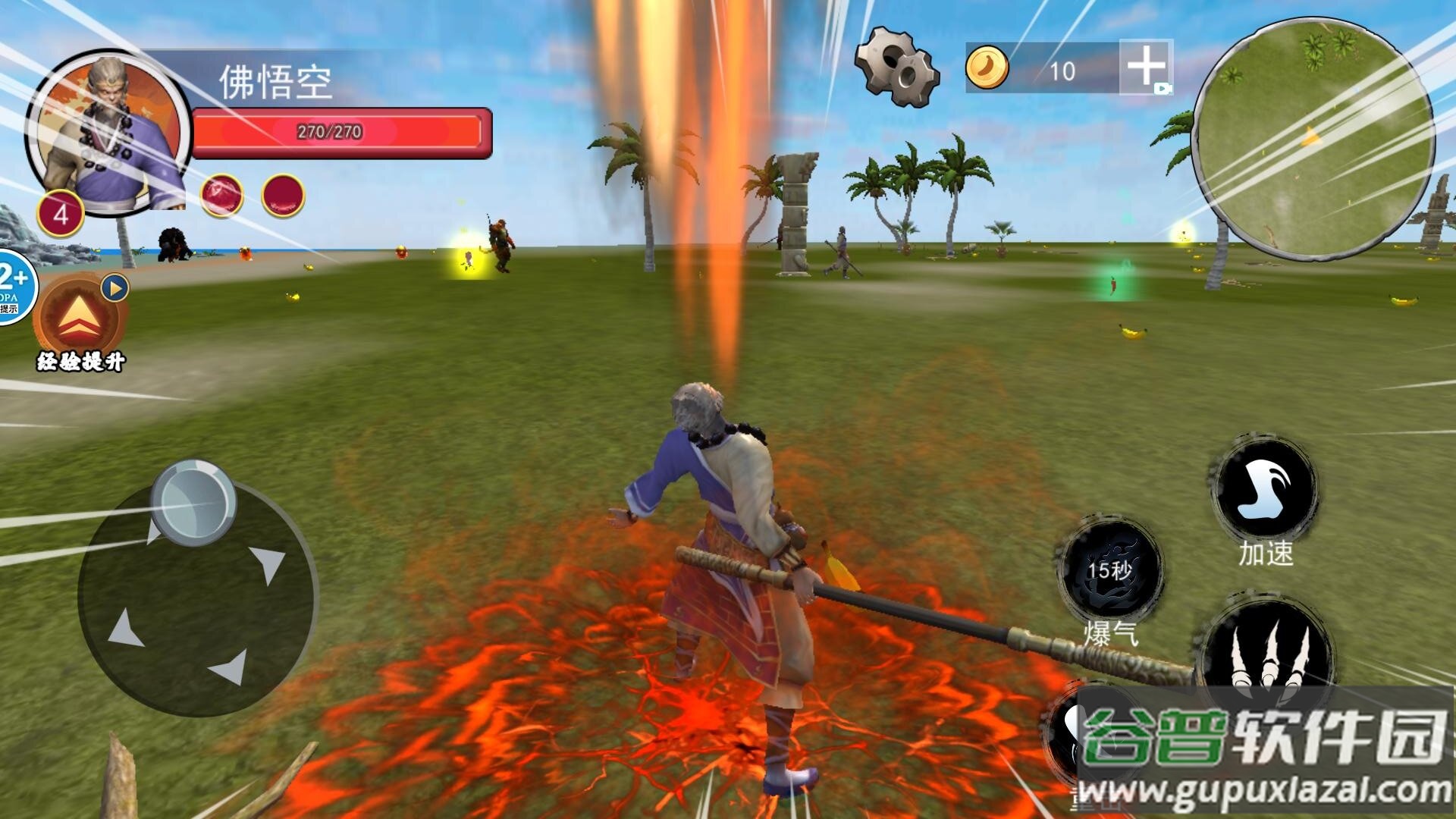Viewport: 1456px width, 819px height.
Task: Tap the virtual joystick knob
Action: [x=193, y=501]
